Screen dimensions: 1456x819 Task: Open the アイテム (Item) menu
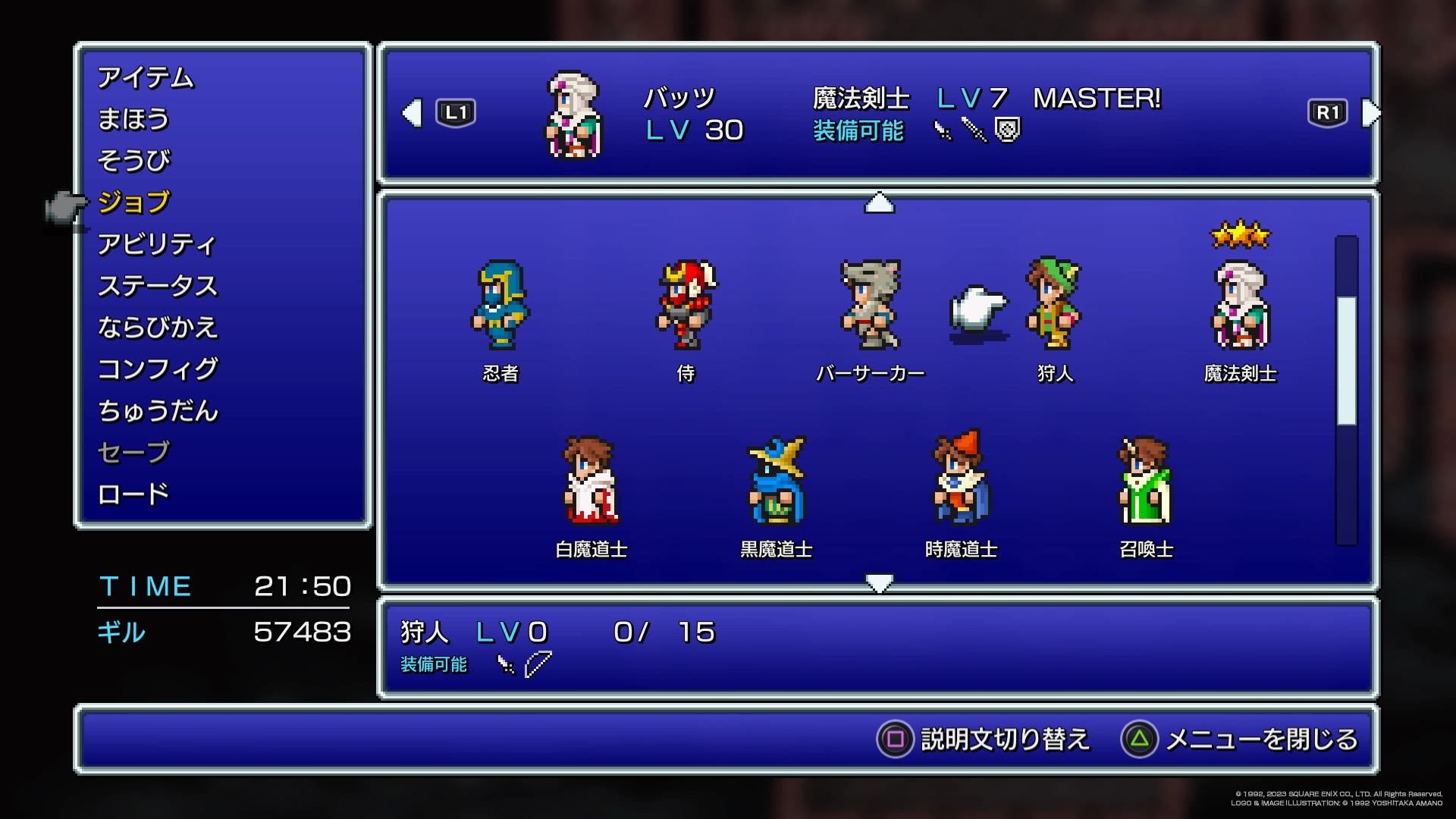[146, 78]
